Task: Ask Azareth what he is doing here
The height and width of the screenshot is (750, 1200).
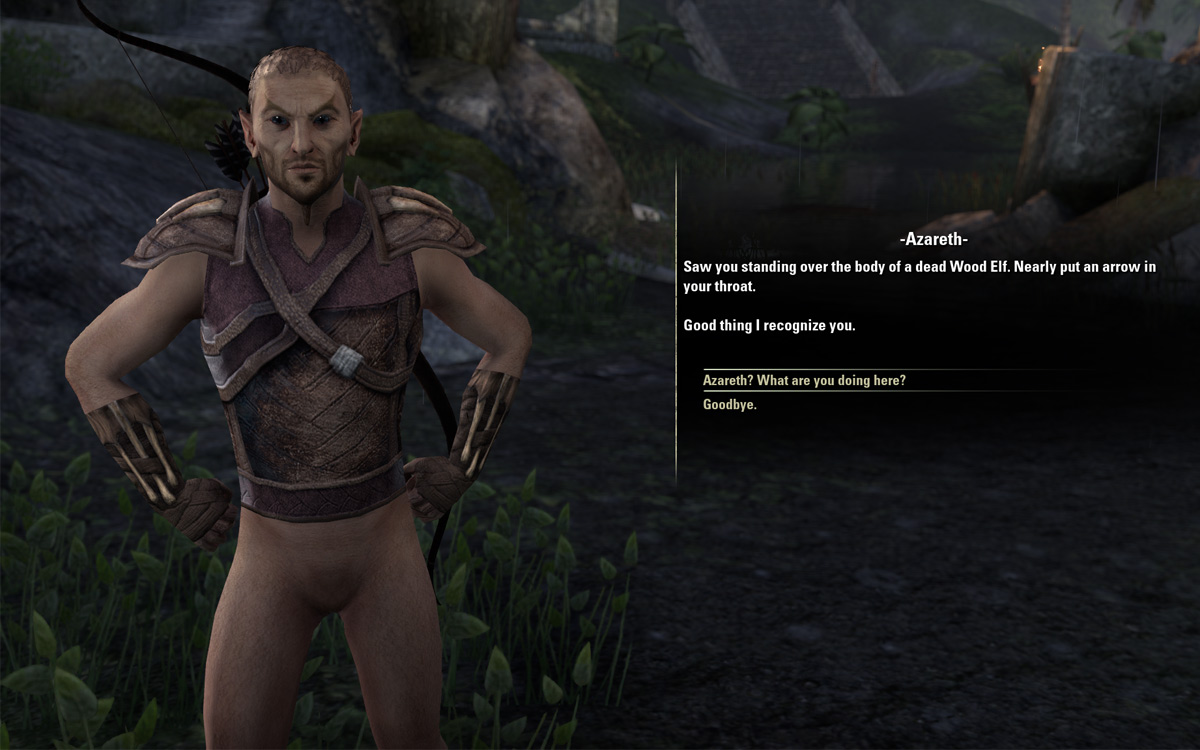Action: tap(804, 381)
